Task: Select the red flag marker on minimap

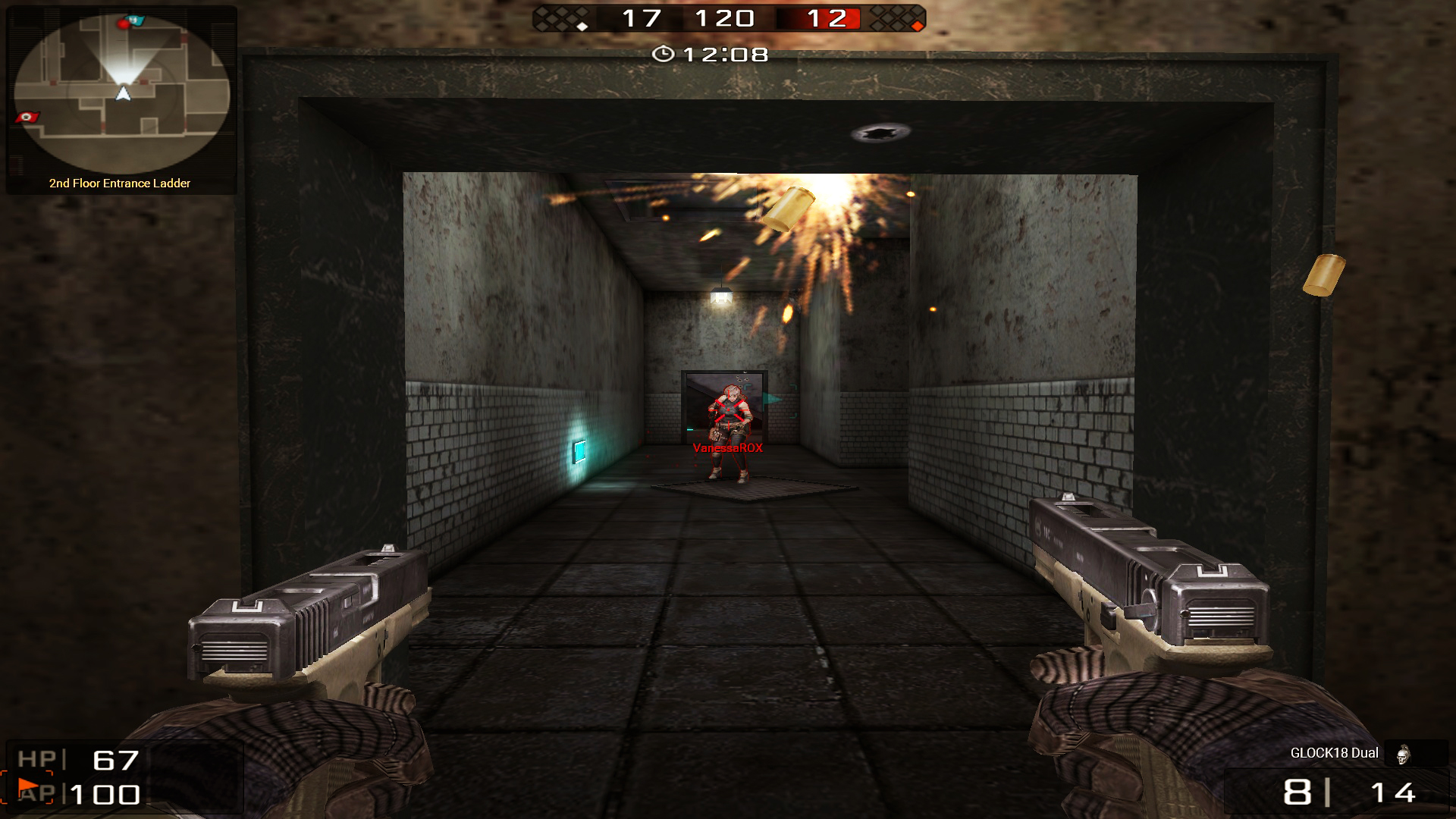Action: pyautogui.click(x=27, y=118)
